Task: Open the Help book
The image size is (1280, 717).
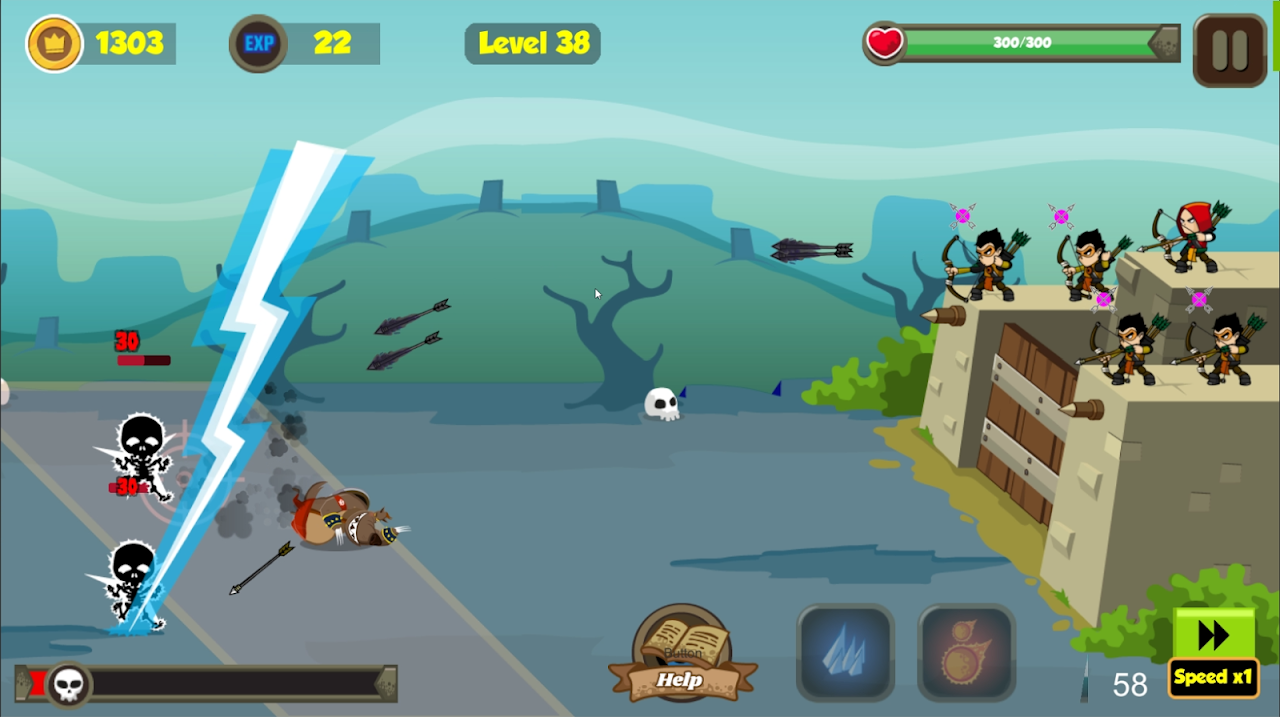Action: (682, 655)
